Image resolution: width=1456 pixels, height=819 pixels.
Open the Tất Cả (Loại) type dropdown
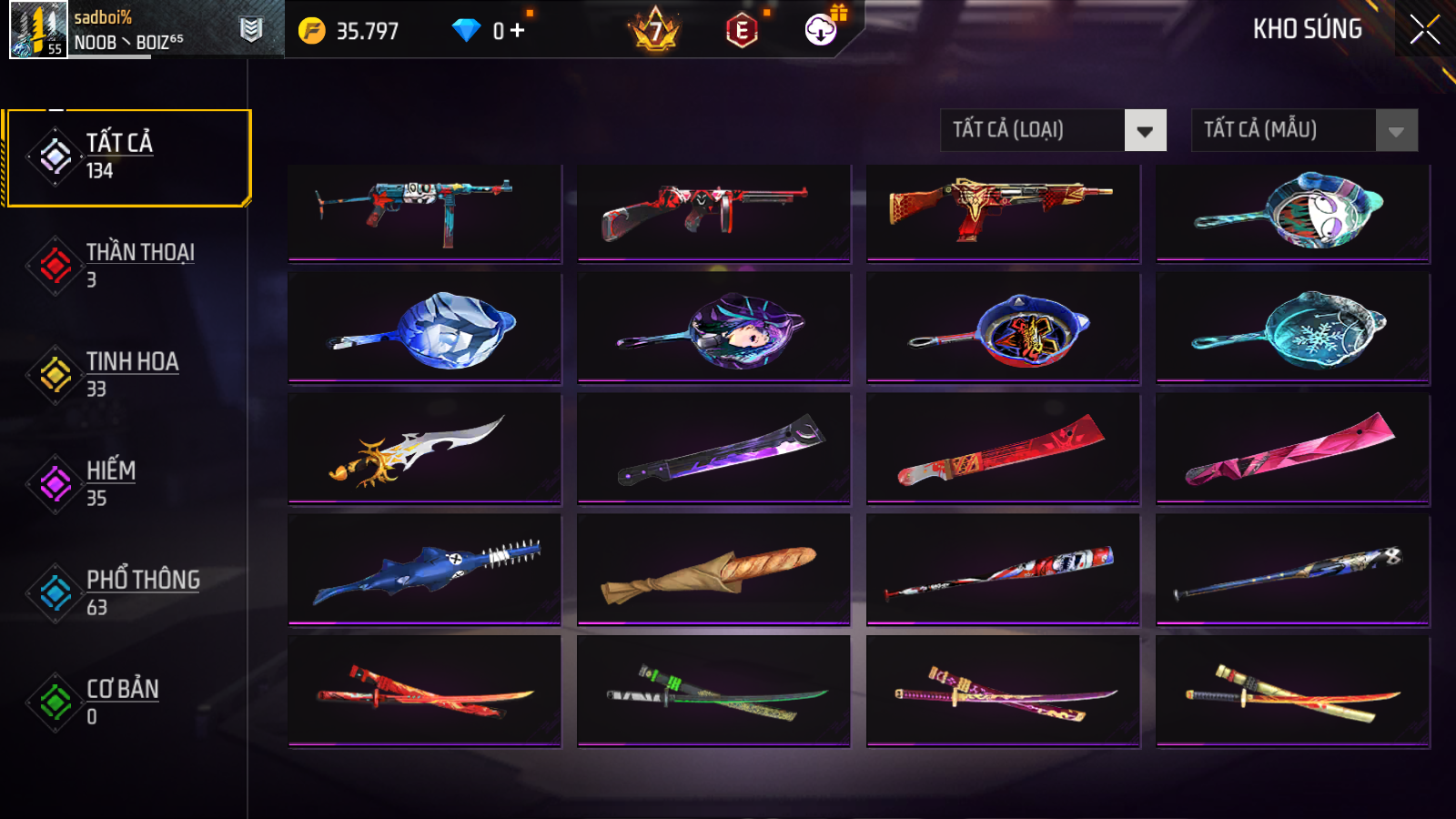tap(1053, 130)
